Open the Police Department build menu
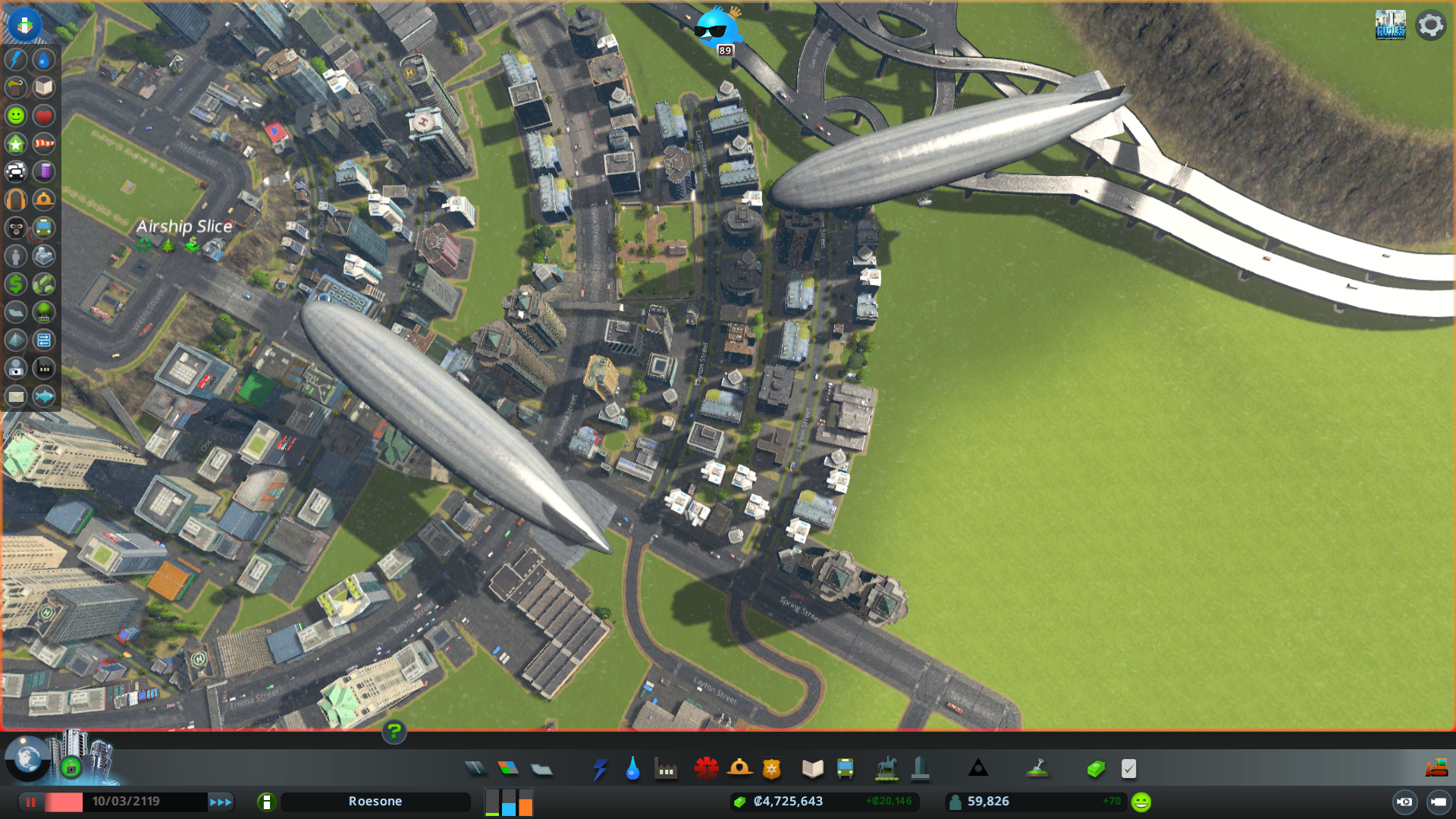This screenshot has height=819, width=1456. (x=770, y=768)
